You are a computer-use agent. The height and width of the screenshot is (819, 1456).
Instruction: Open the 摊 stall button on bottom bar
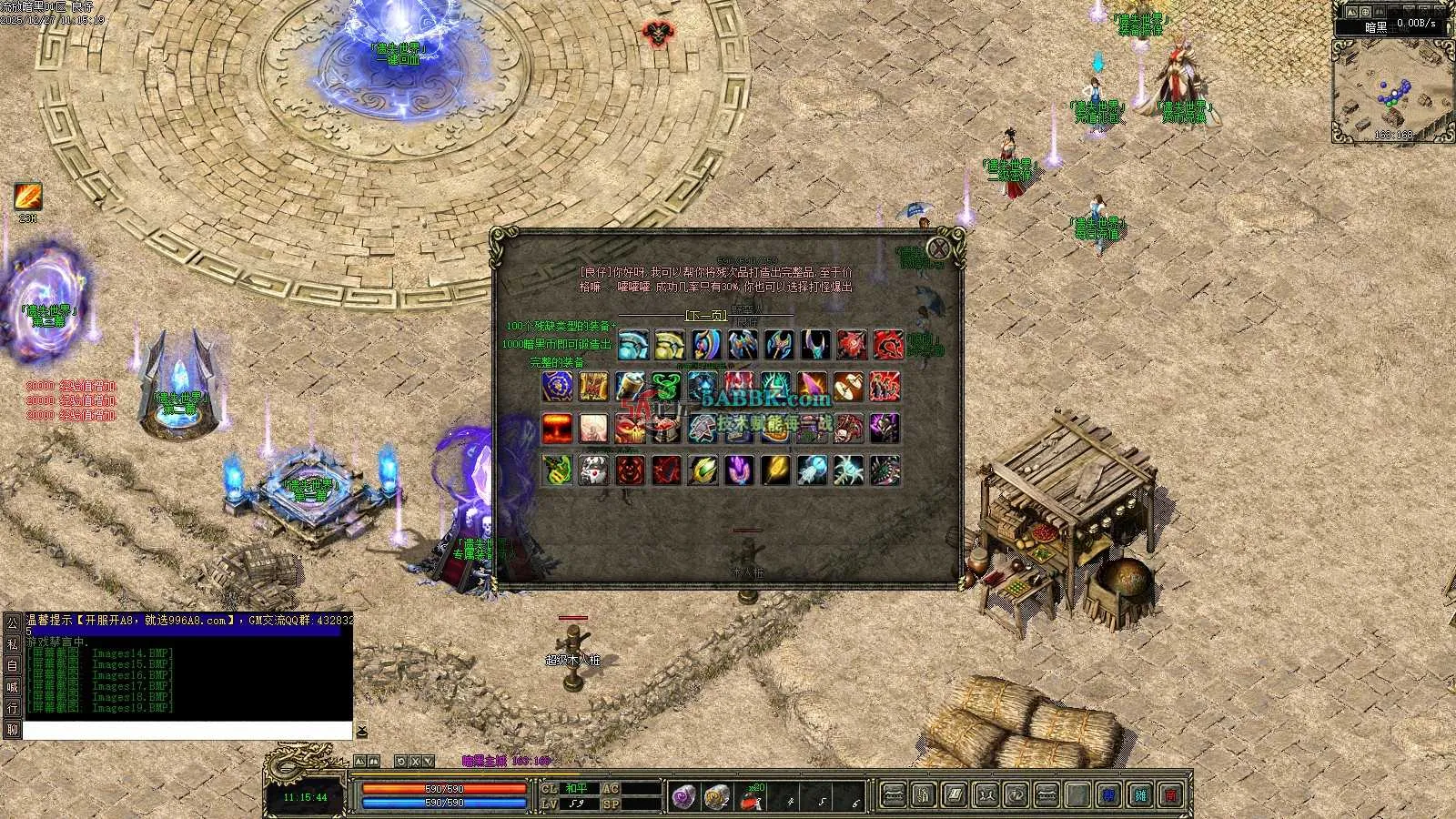pos(1140,796)
